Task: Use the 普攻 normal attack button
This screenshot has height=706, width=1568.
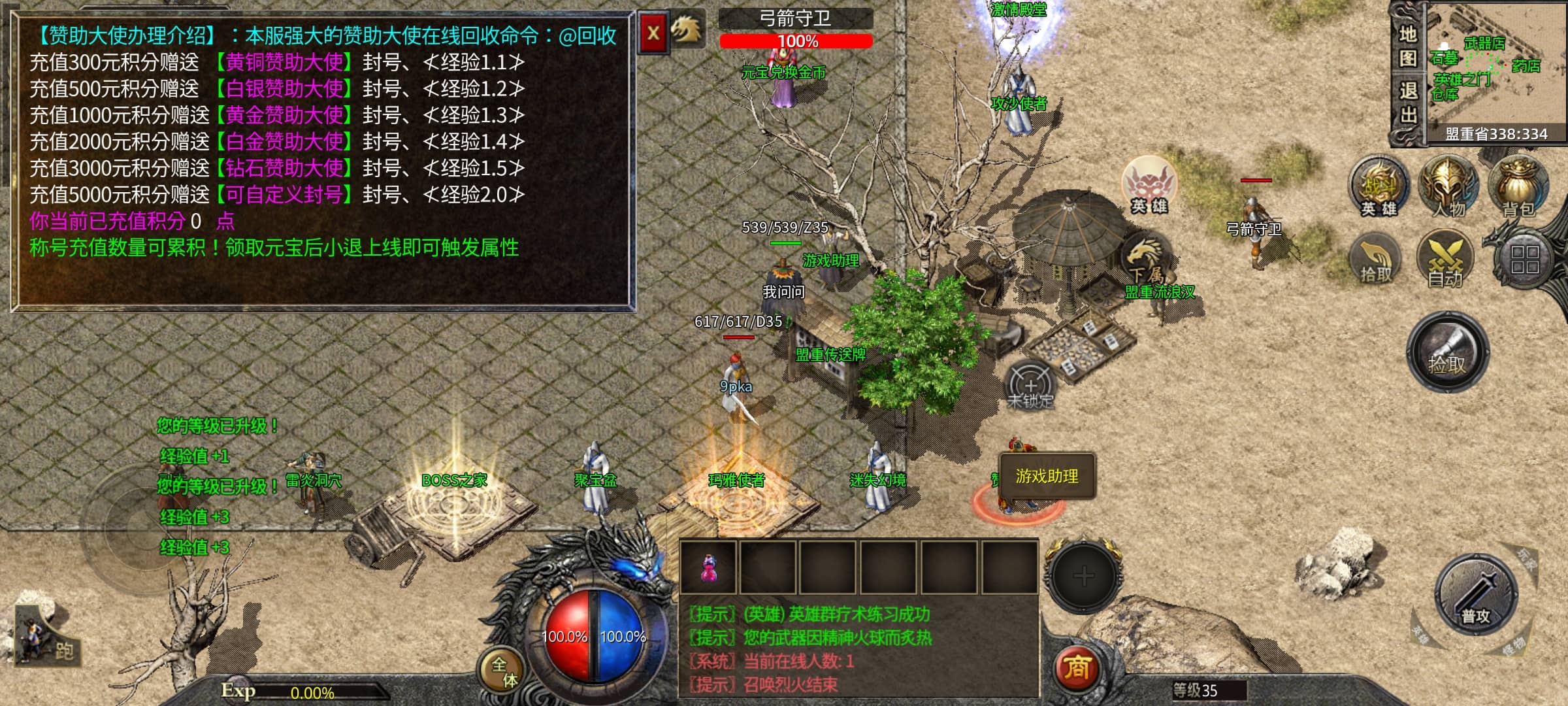Action: (x=1476, y=595)
